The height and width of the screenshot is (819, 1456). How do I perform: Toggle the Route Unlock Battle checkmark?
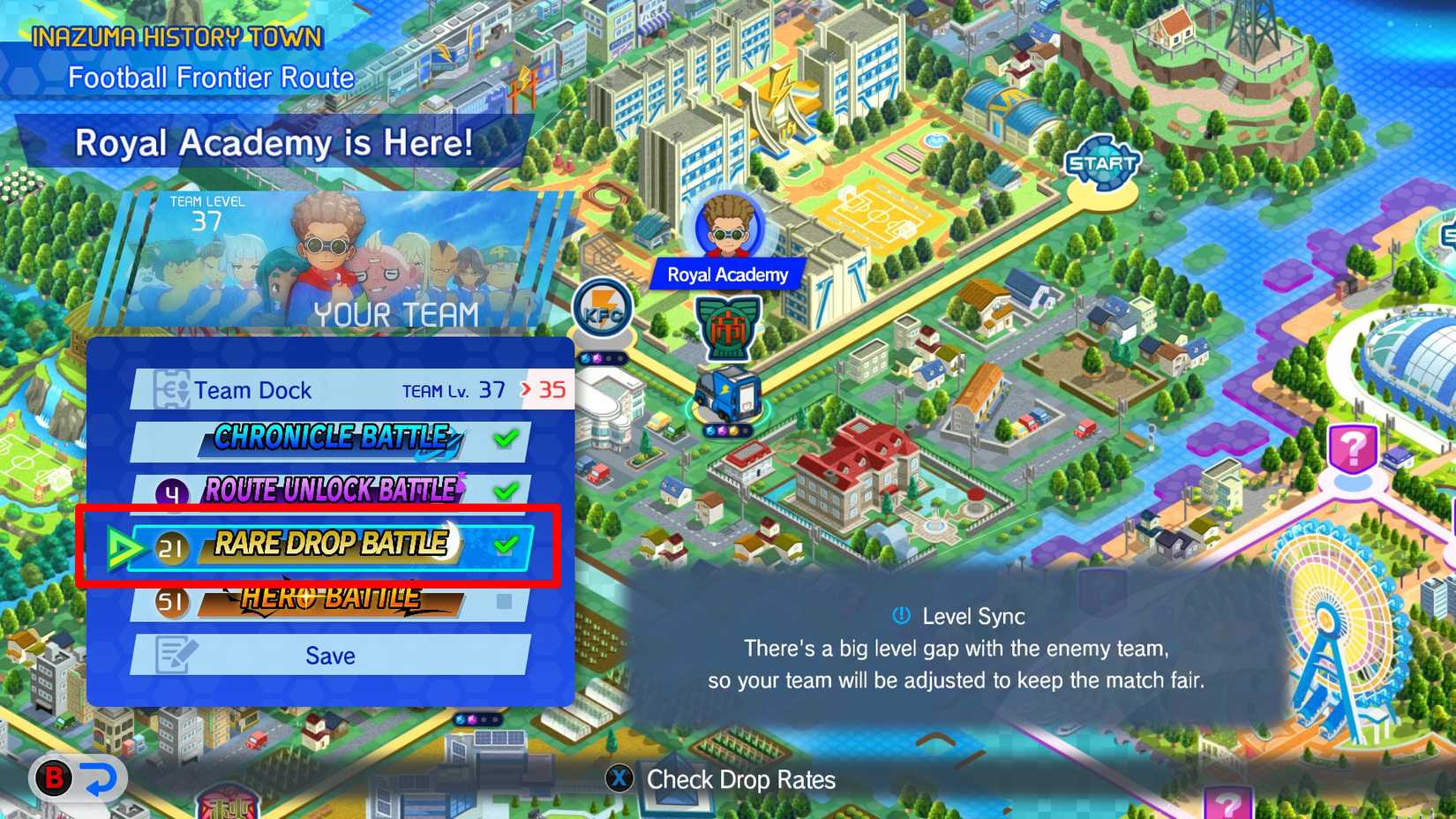pyautogui.click(x=506, y=492)
